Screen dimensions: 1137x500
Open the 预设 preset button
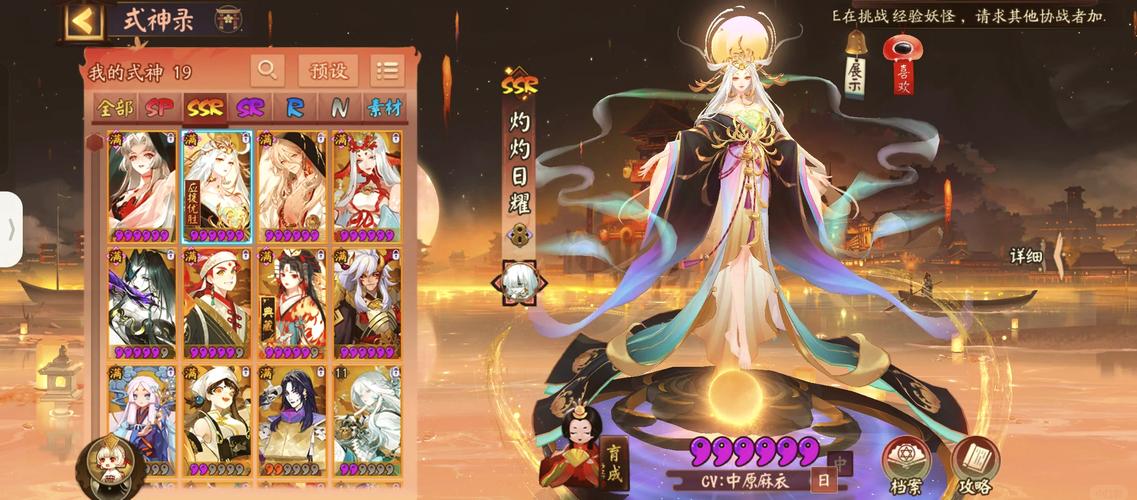tap(328, 70)
